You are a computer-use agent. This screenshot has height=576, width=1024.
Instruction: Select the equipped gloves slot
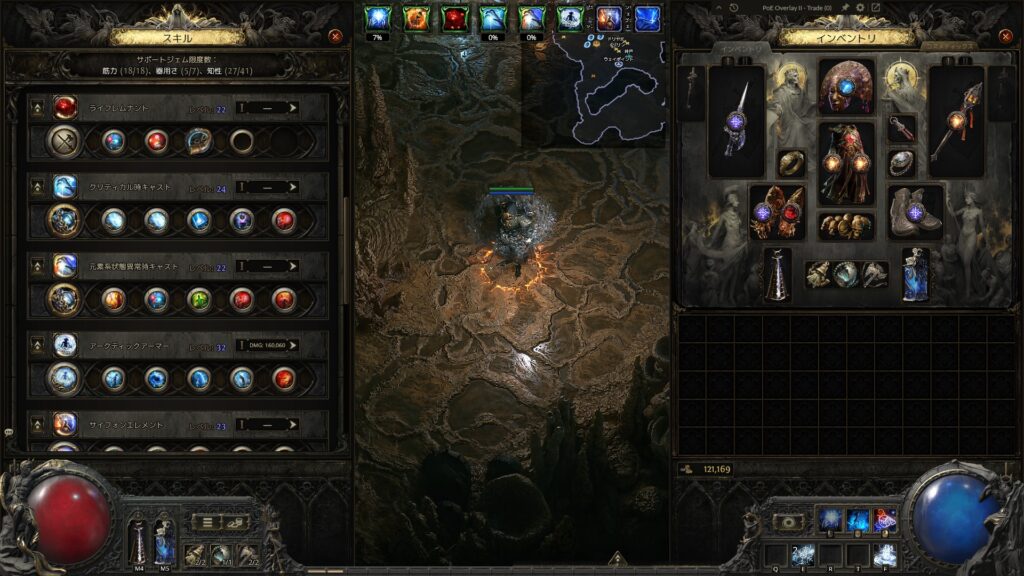(x=777, y=211)
